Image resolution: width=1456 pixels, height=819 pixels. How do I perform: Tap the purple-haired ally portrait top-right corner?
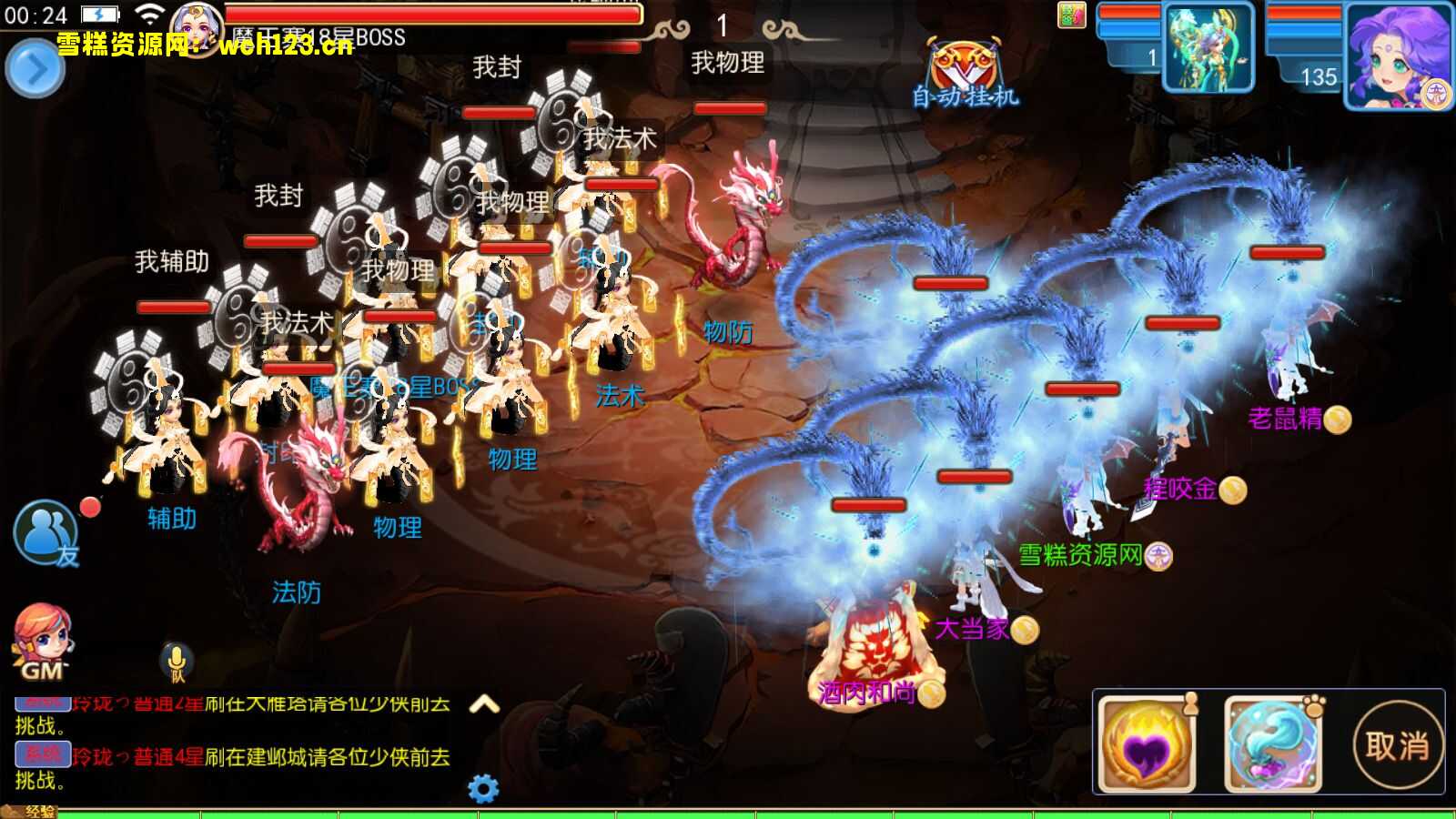point(1399,55)
